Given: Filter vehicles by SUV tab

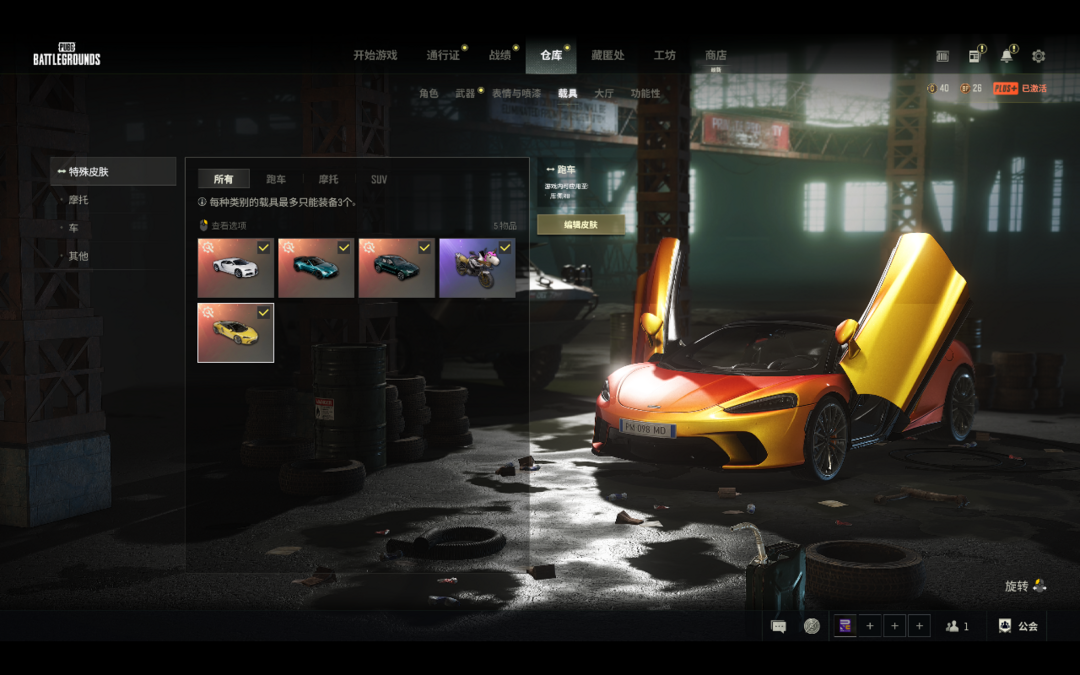Looking at the screenshot, I should 379,179.
